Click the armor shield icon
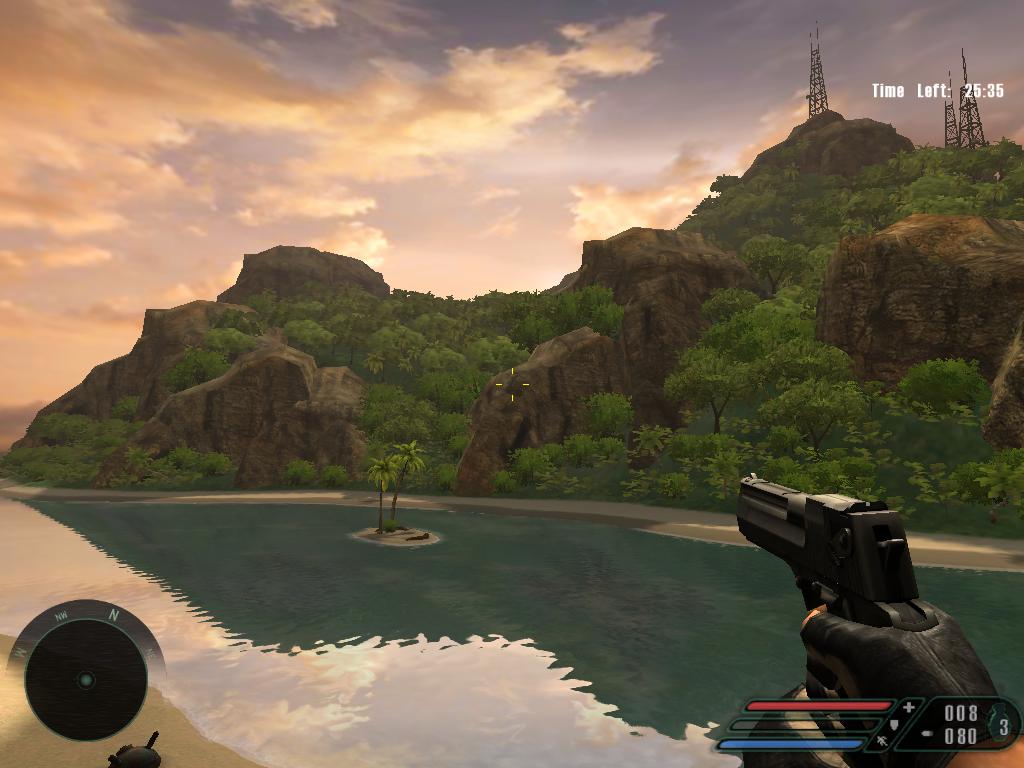Image resolution: width=1024 pixels, height=768 pixels. pos(894,725)
